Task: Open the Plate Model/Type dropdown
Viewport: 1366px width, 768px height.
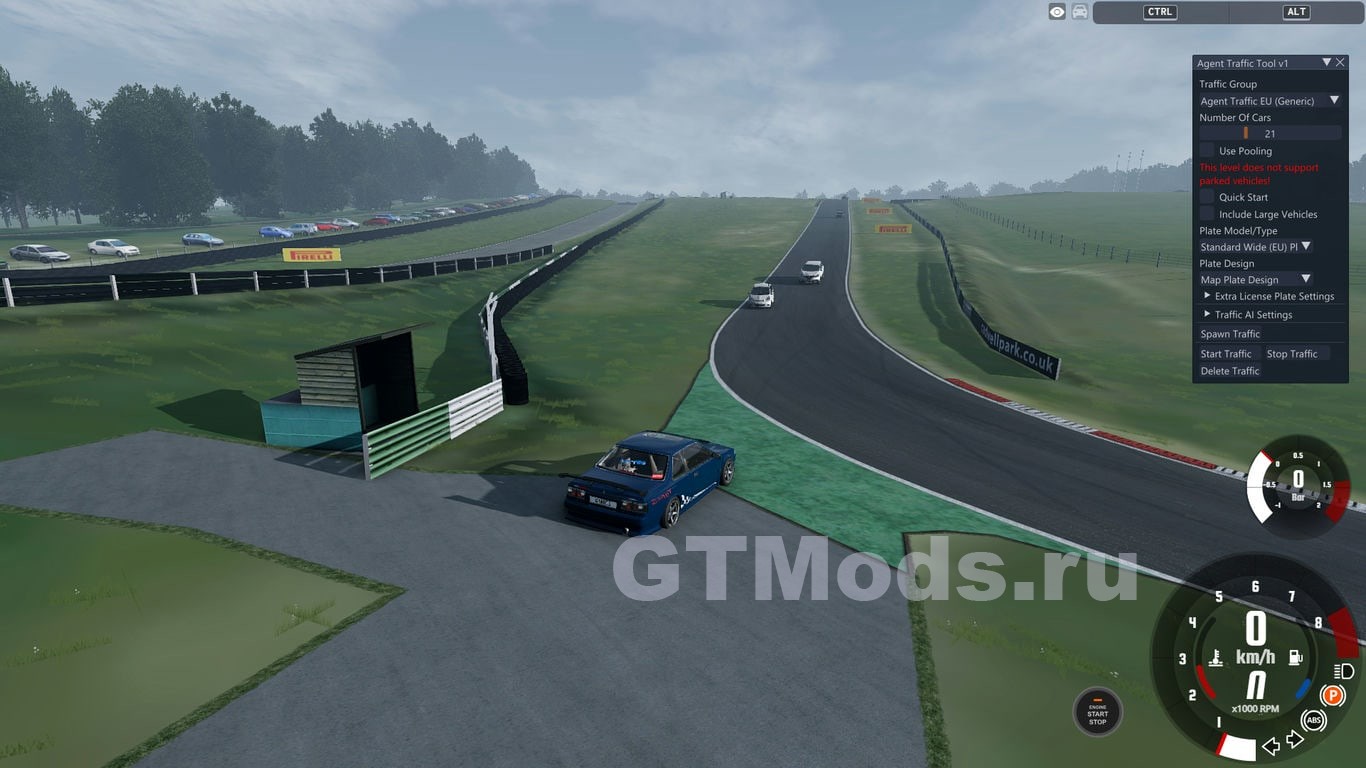Action: (1256, 246)
